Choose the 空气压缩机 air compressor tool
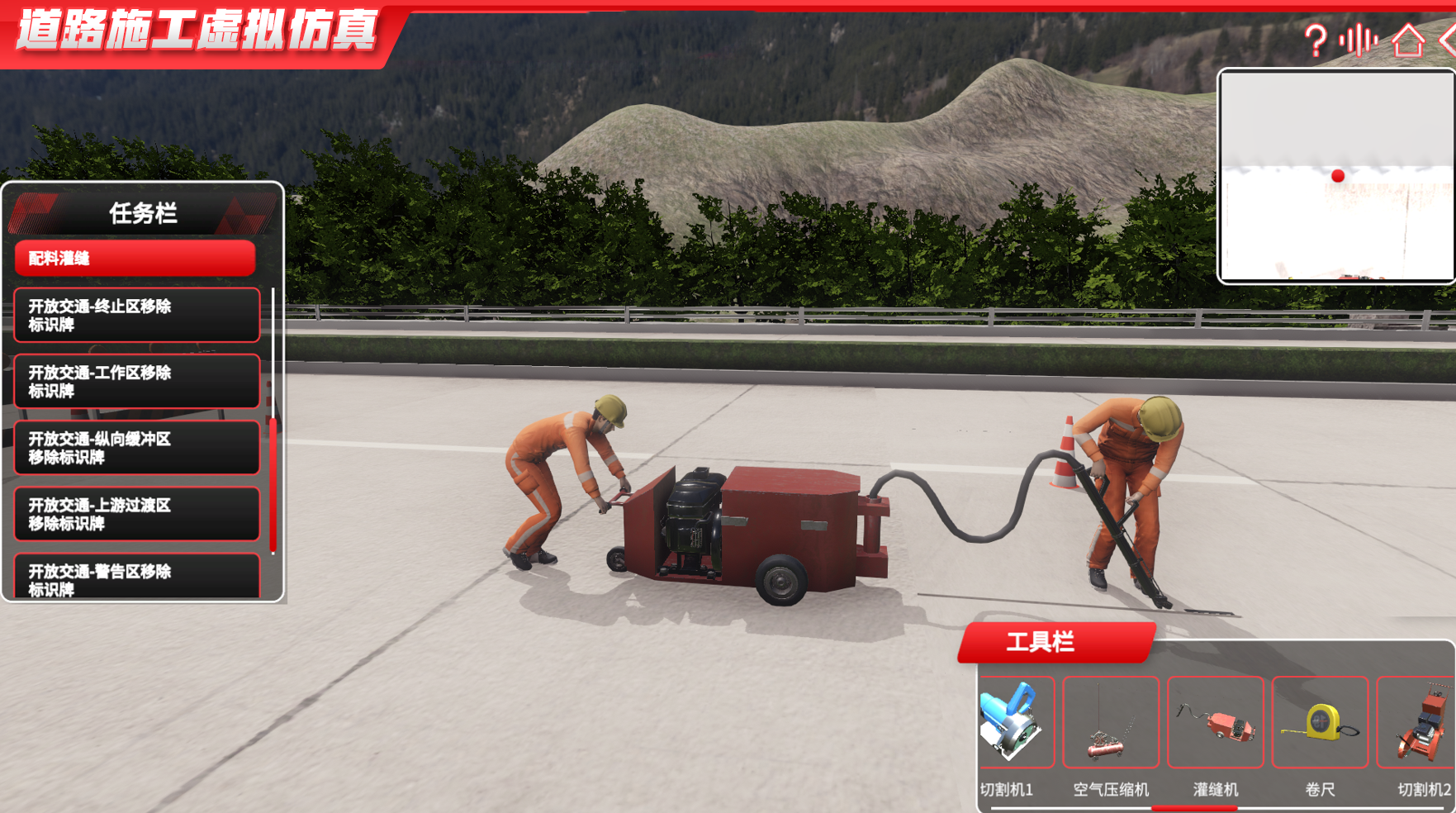Viewport: 1456px width, 813px height. tap(1111, 723)
